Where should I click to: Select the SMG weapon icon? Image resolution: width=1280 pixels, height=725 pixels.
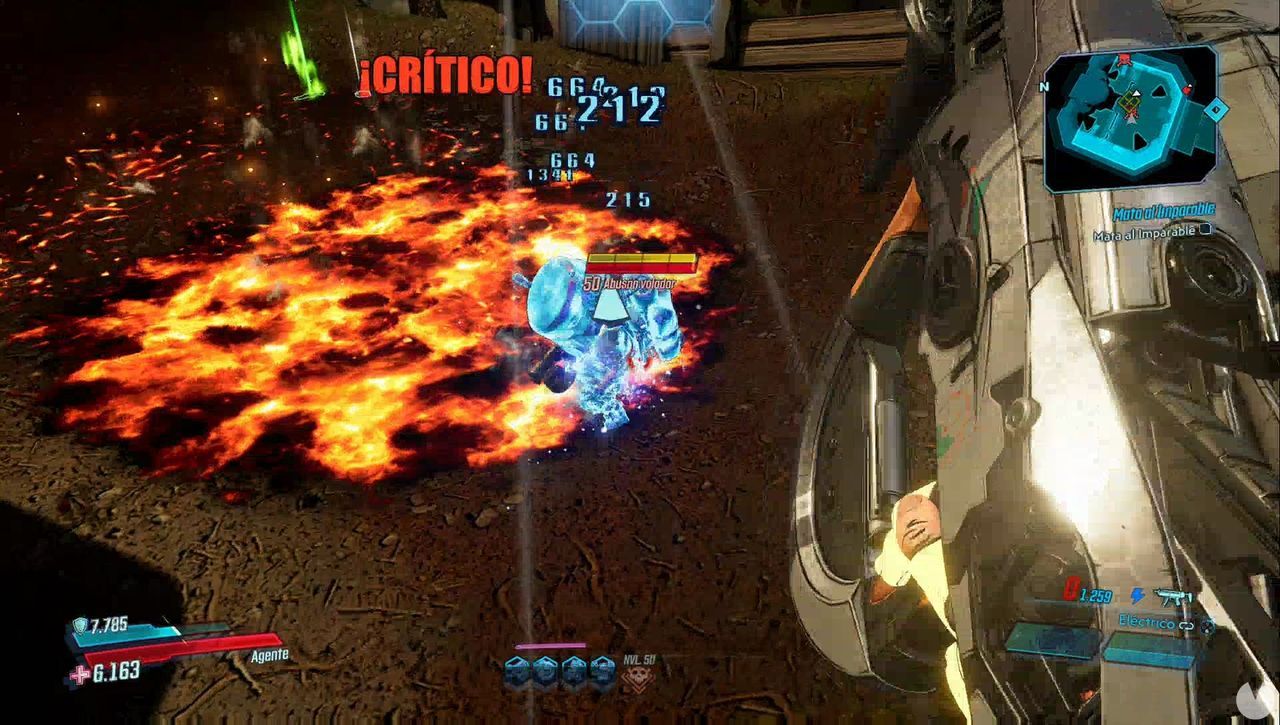1175,596
